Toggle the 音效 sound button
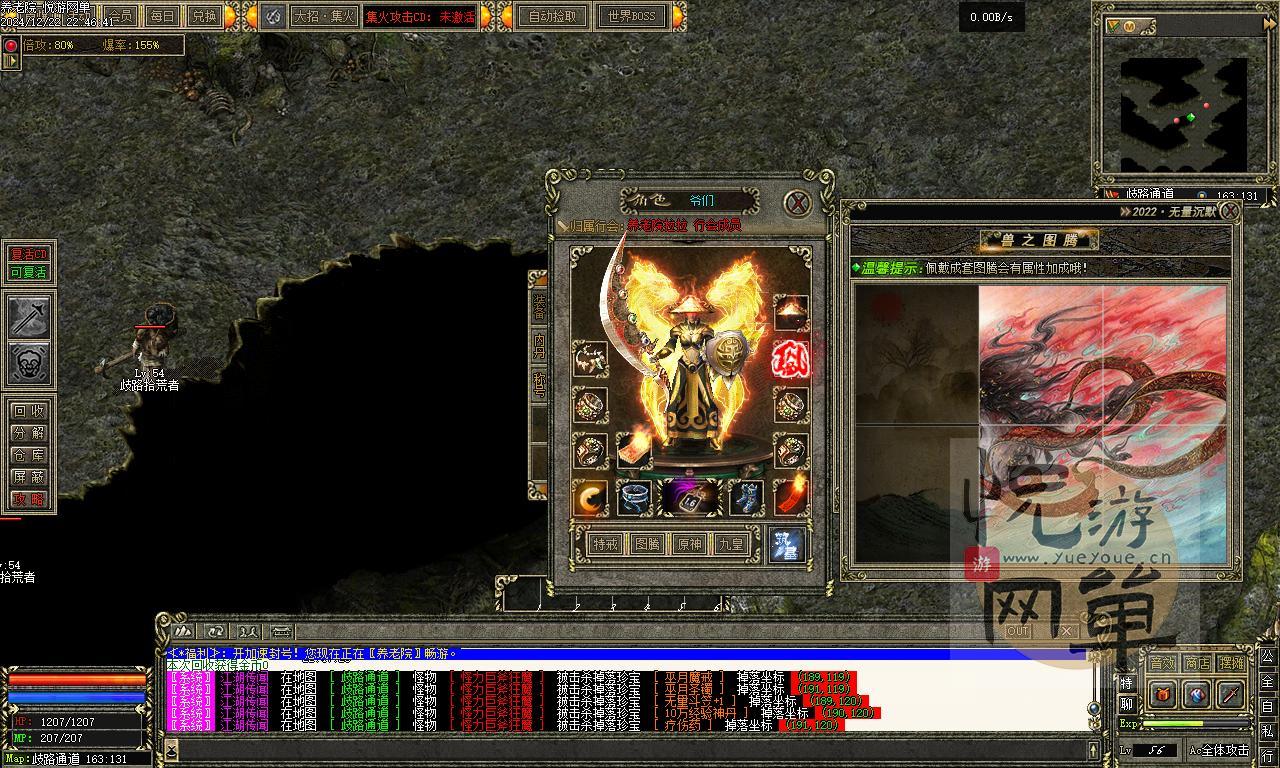The image size is (1280, 768). point(1161,663)
